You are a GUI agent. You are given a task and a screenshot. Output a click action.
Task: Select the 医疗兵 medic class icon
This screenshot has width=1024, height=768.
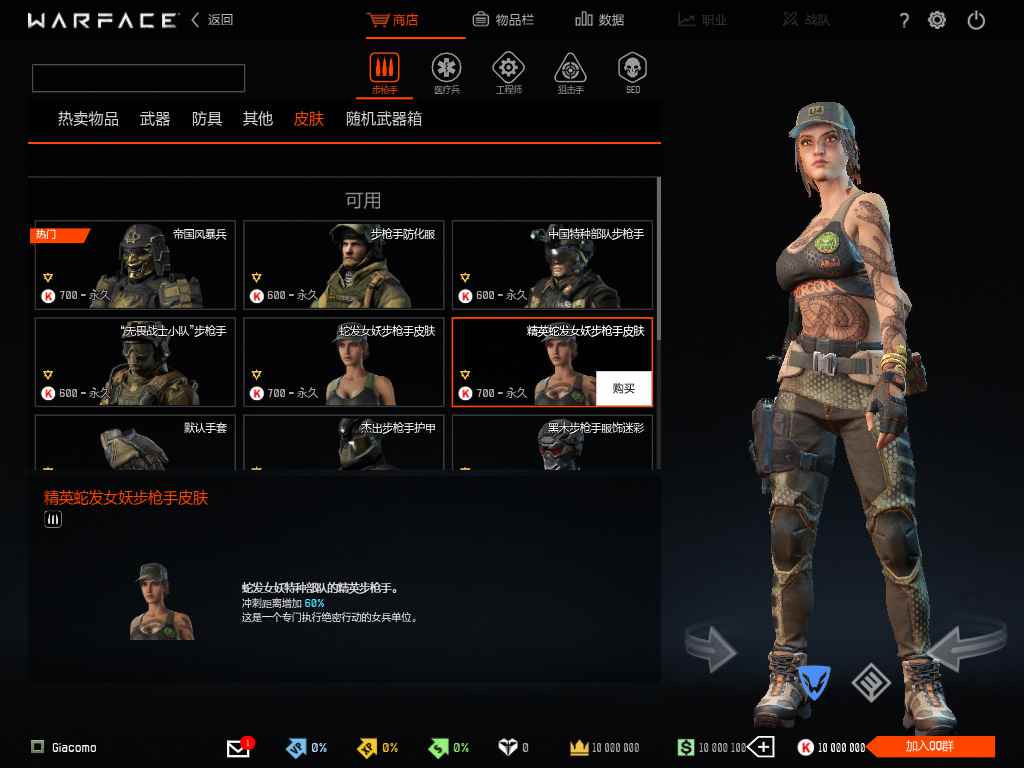click(x=446, y=70)
